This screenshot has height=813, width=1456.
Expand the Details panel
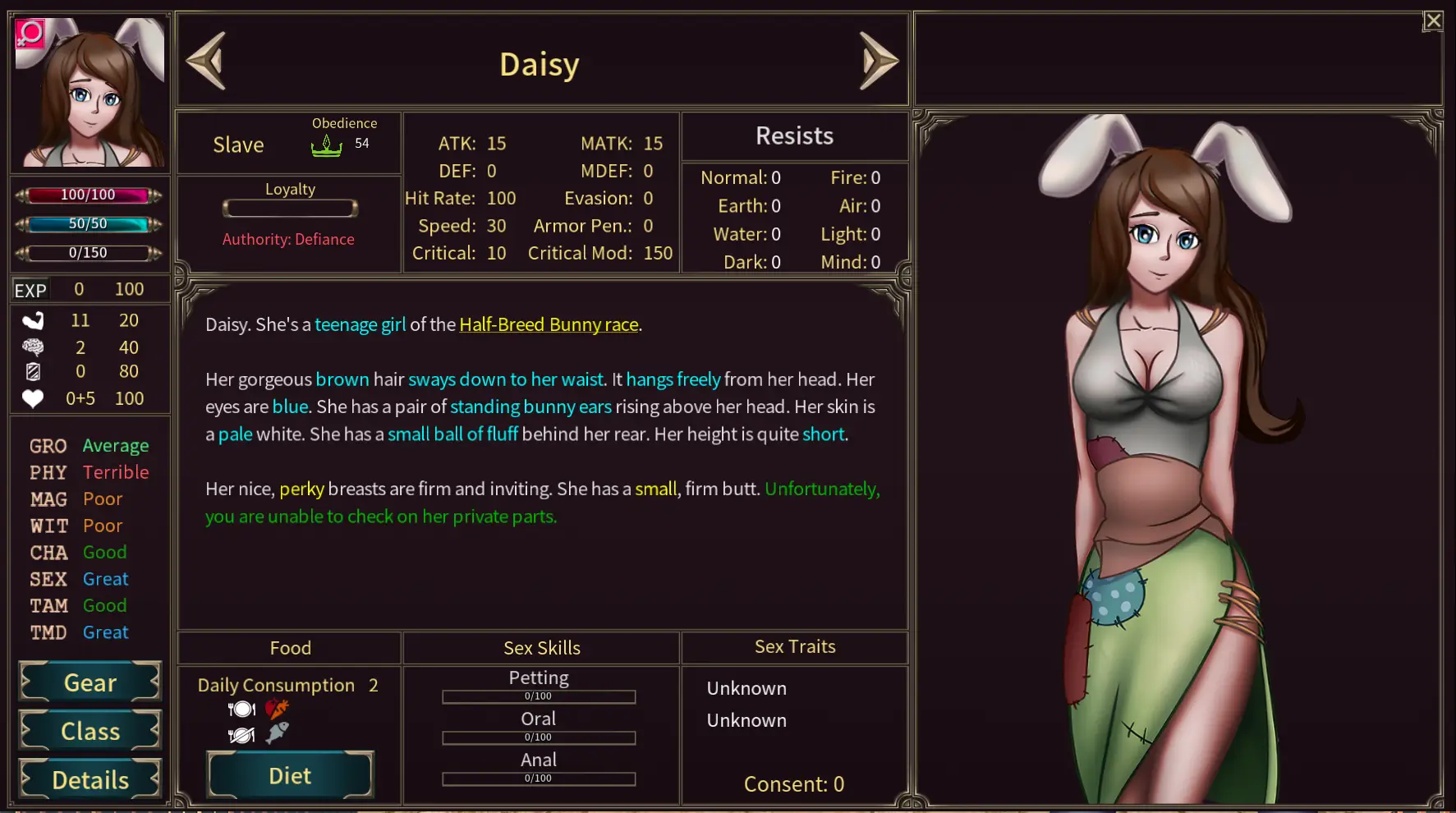(89, 779)
